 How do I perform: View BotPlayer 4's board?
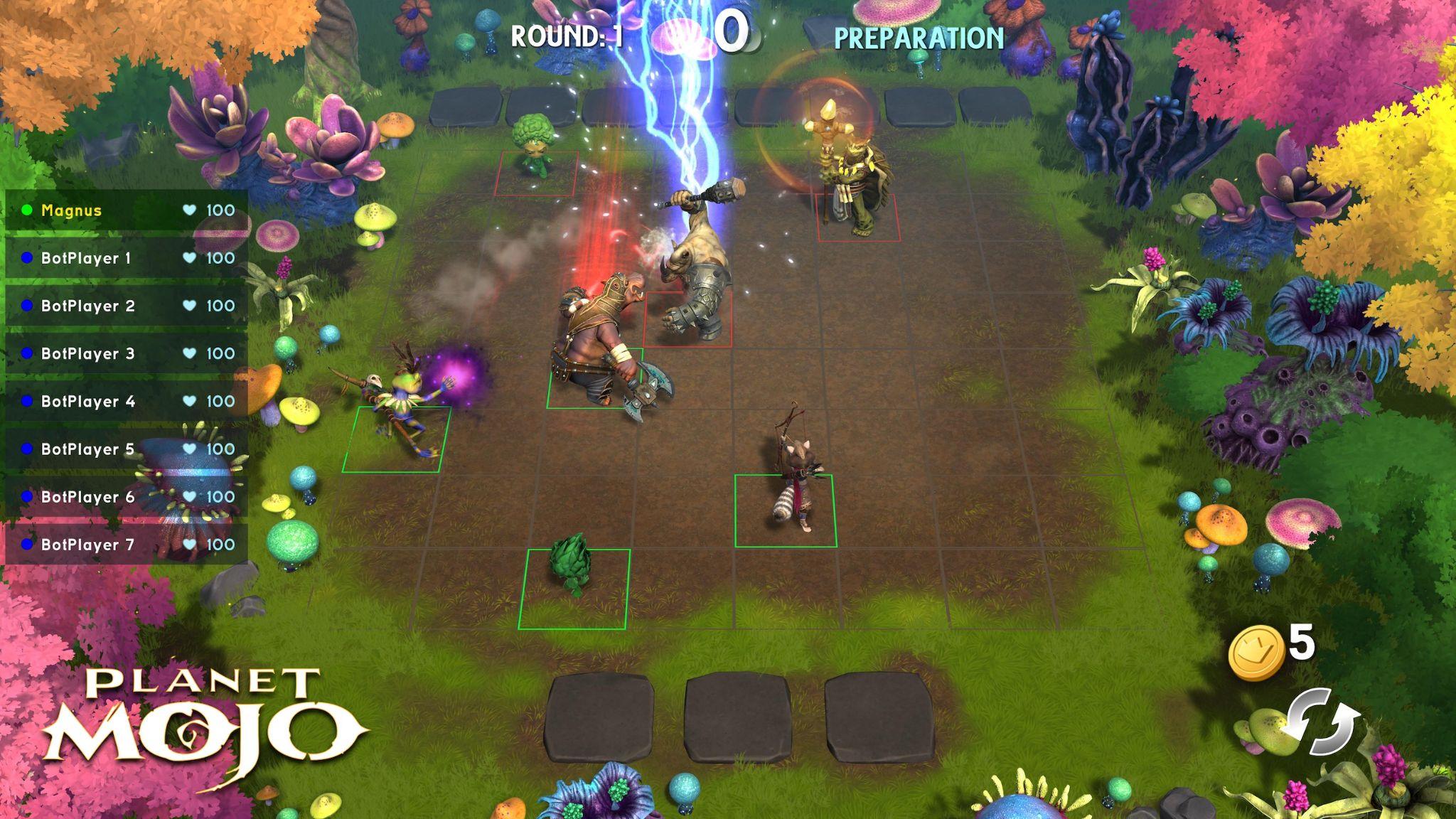127,401
